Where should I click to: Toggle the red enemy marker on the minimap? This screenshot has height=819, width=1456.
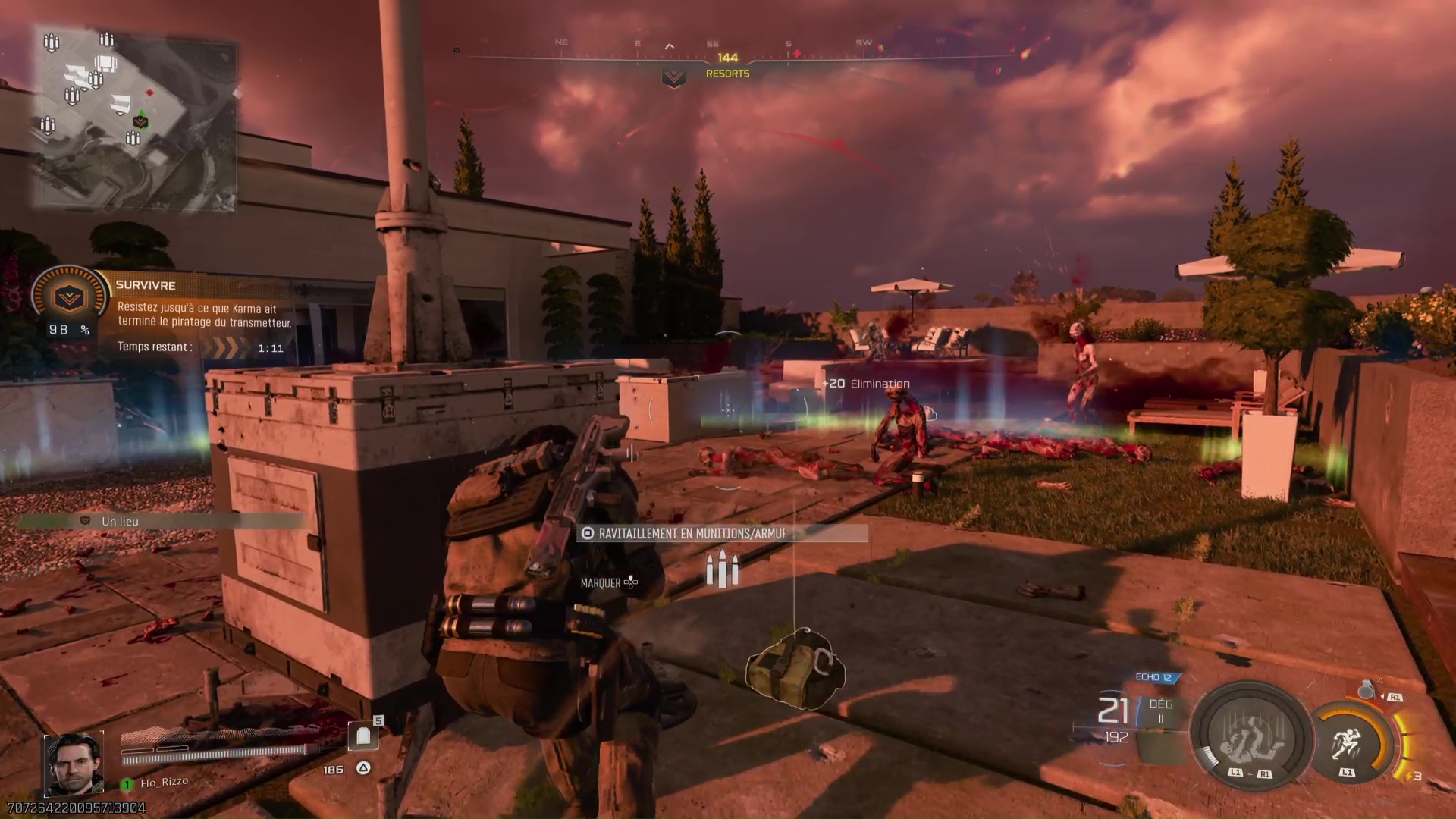(x=150, y=93)
